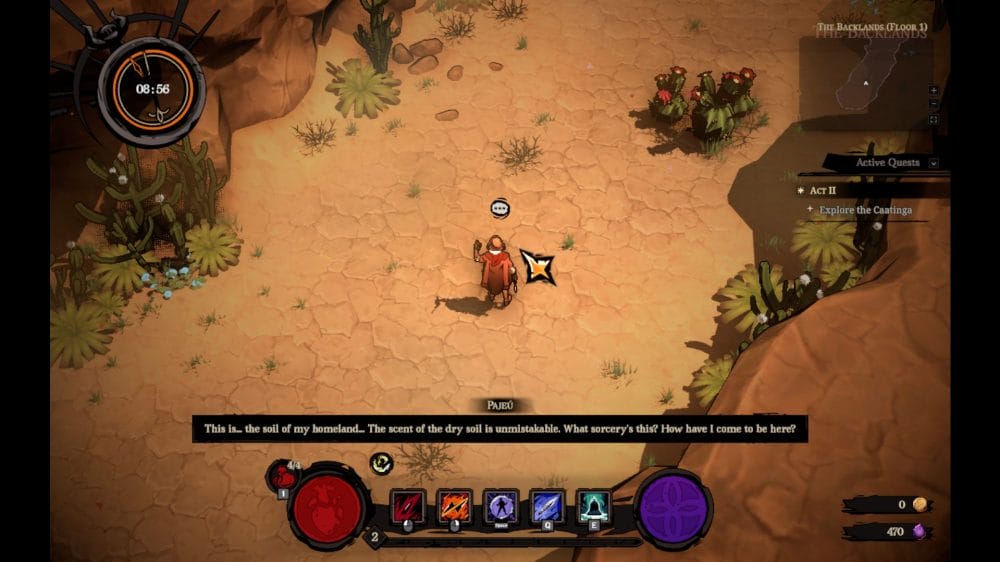Click the speech bubble above Pajeú

(x=501, y=208)
